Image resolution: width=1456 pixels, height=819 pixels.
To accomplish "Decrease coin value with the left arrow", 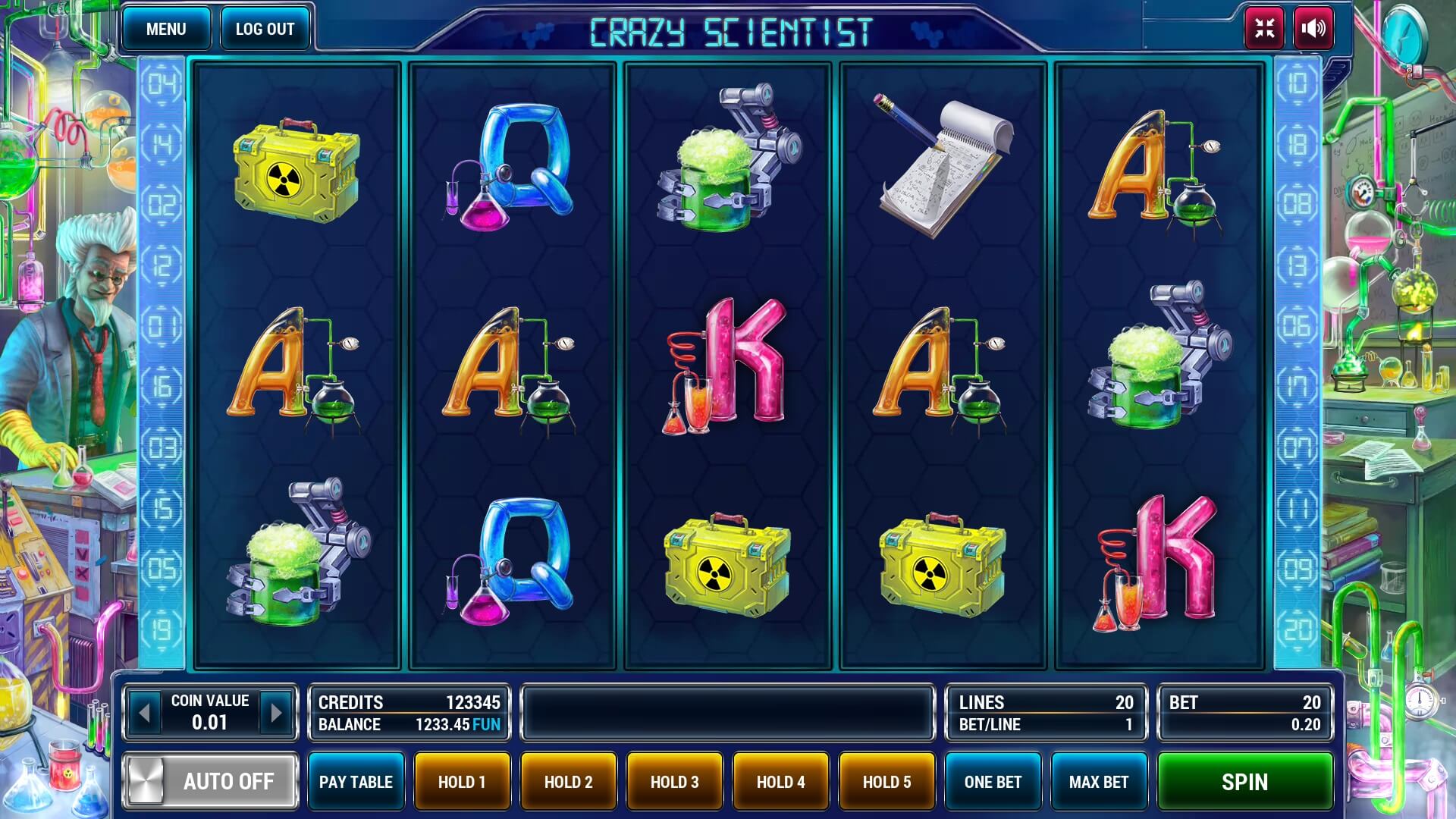I will pos(146,711).
